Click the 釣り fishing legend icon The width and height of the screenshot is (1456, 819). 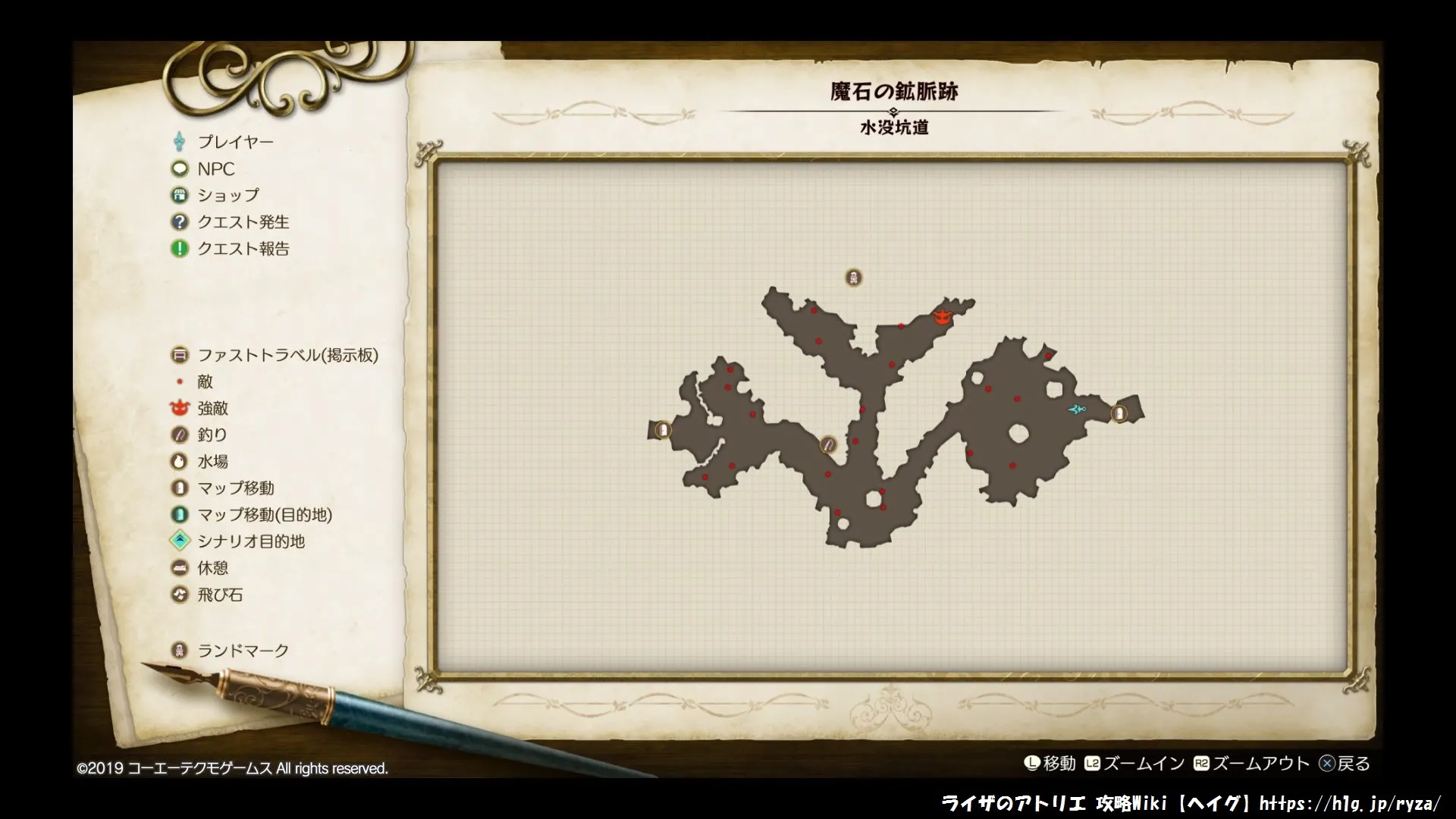180,435
